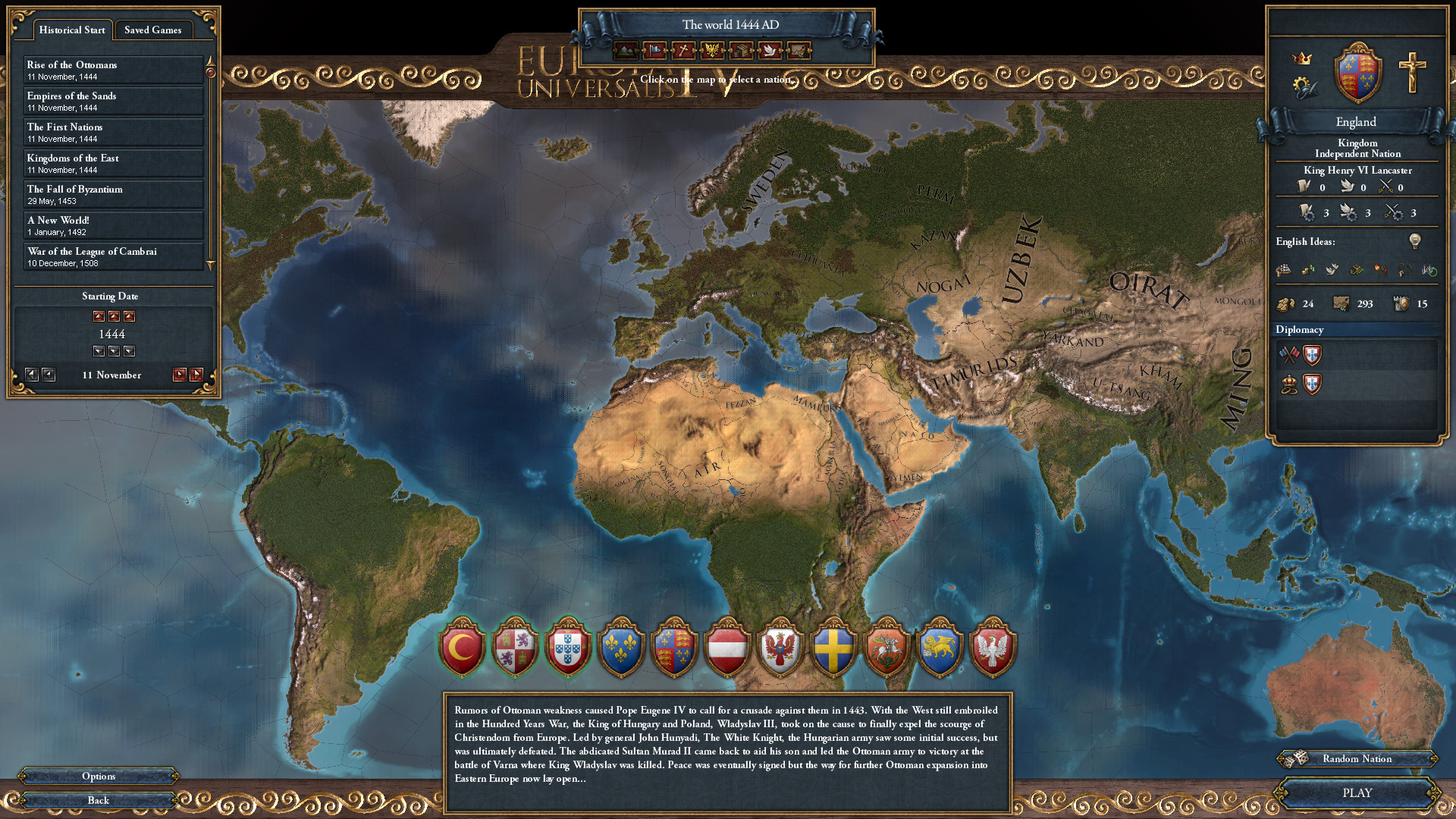Viewport: 1456px width, 819px height.
Task: Open the Historical Start tab
Action: pos(72,30)
